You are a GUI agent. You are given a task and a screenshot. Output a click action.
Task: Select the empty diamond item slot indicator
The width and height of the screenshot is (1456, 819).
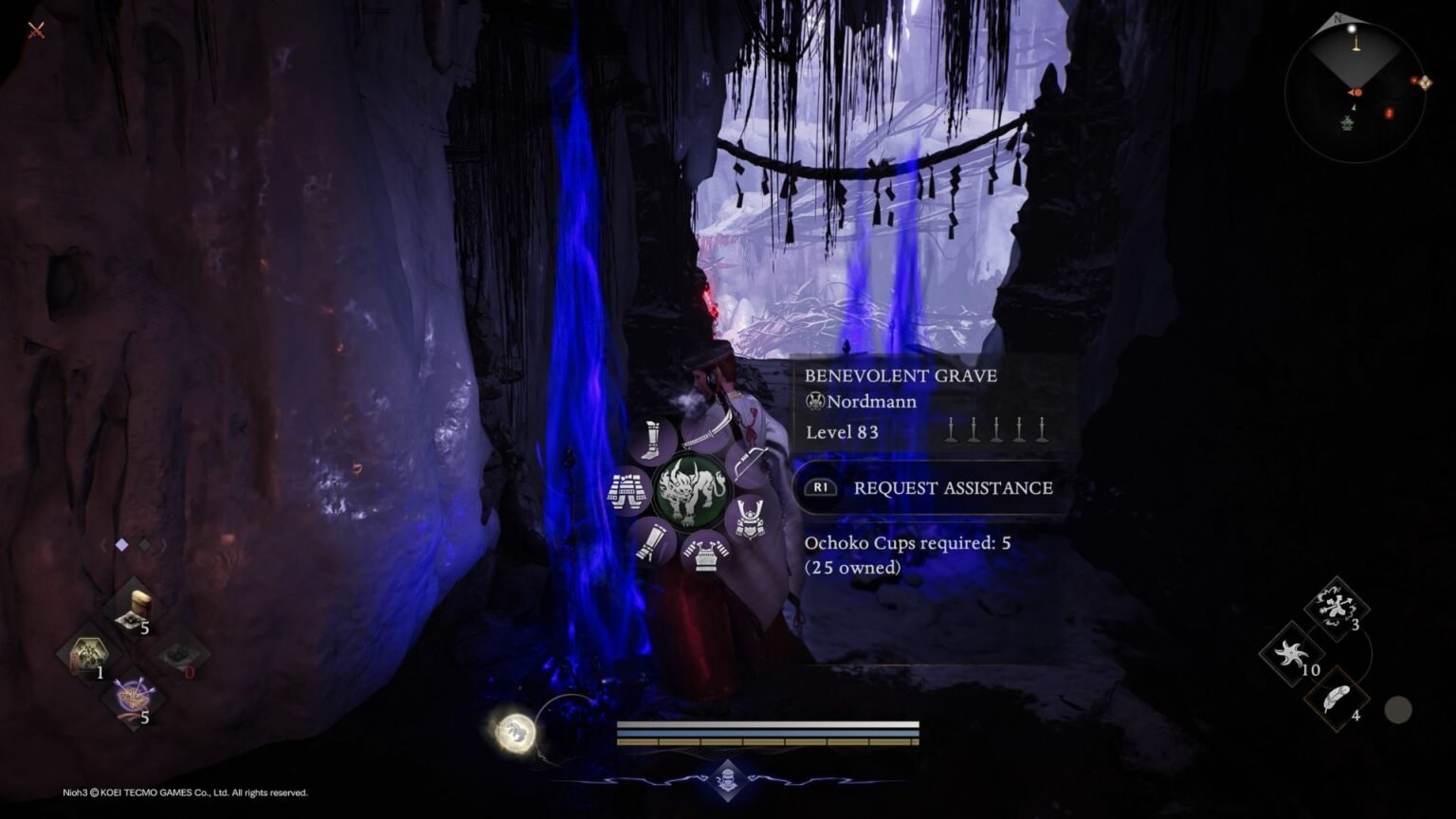[x=144, y=544]
